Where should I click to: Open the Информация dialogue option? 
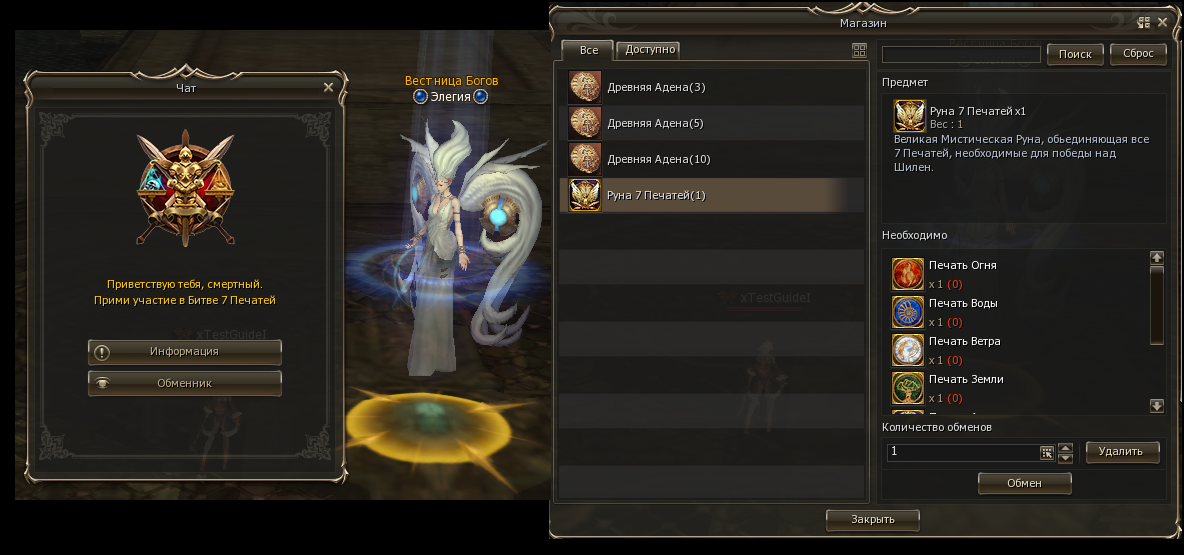(185, 352)
